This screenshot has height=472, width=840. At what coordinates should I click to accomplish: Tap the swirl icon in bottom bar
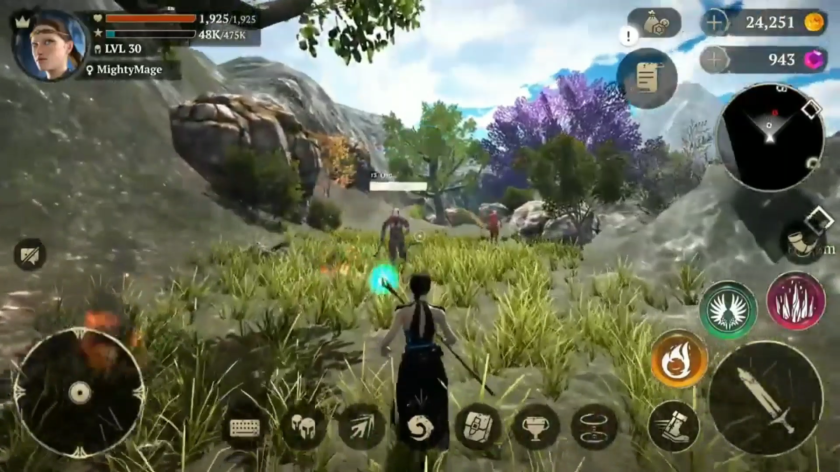419,427
